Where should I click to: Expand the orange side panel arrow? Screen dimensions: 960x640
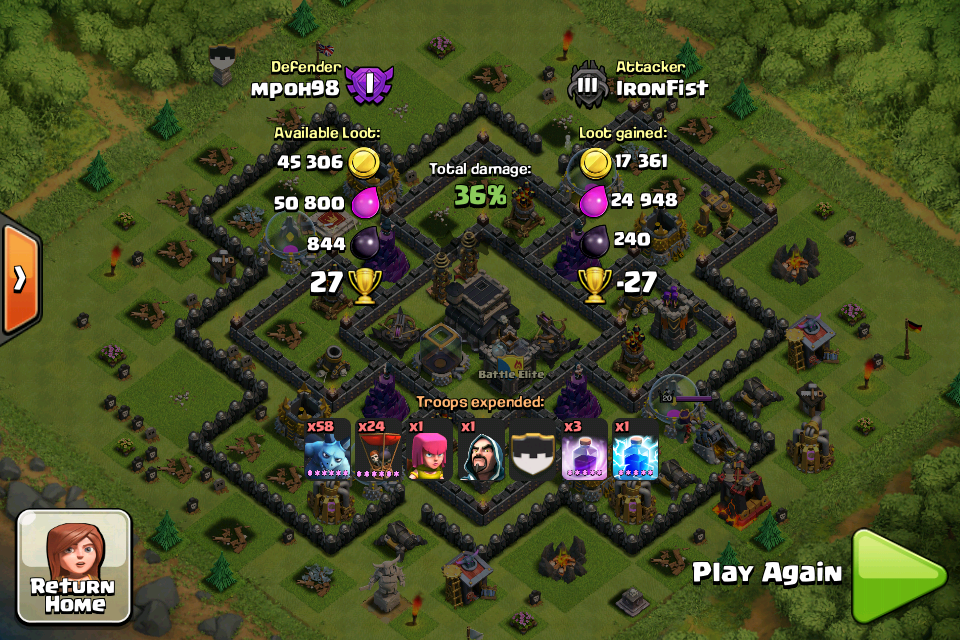[19, 279]
